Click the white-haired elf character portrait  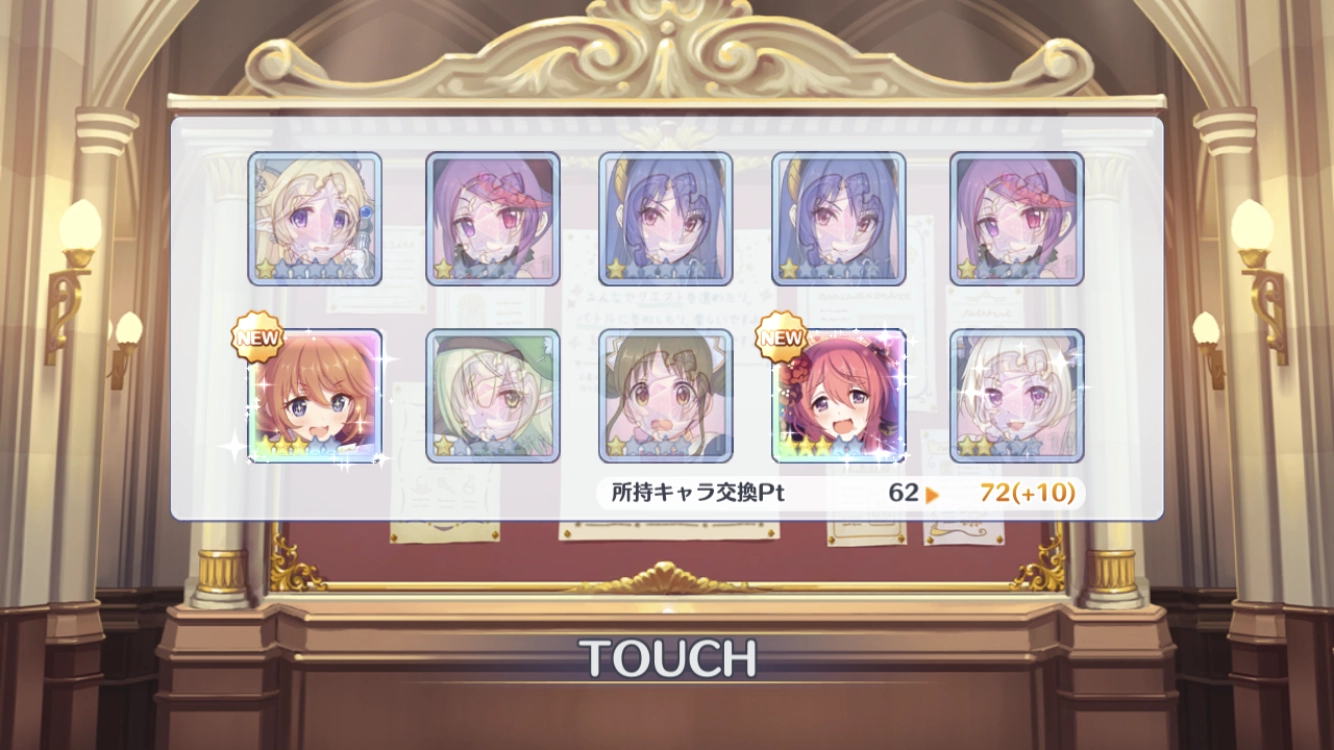1016,396
